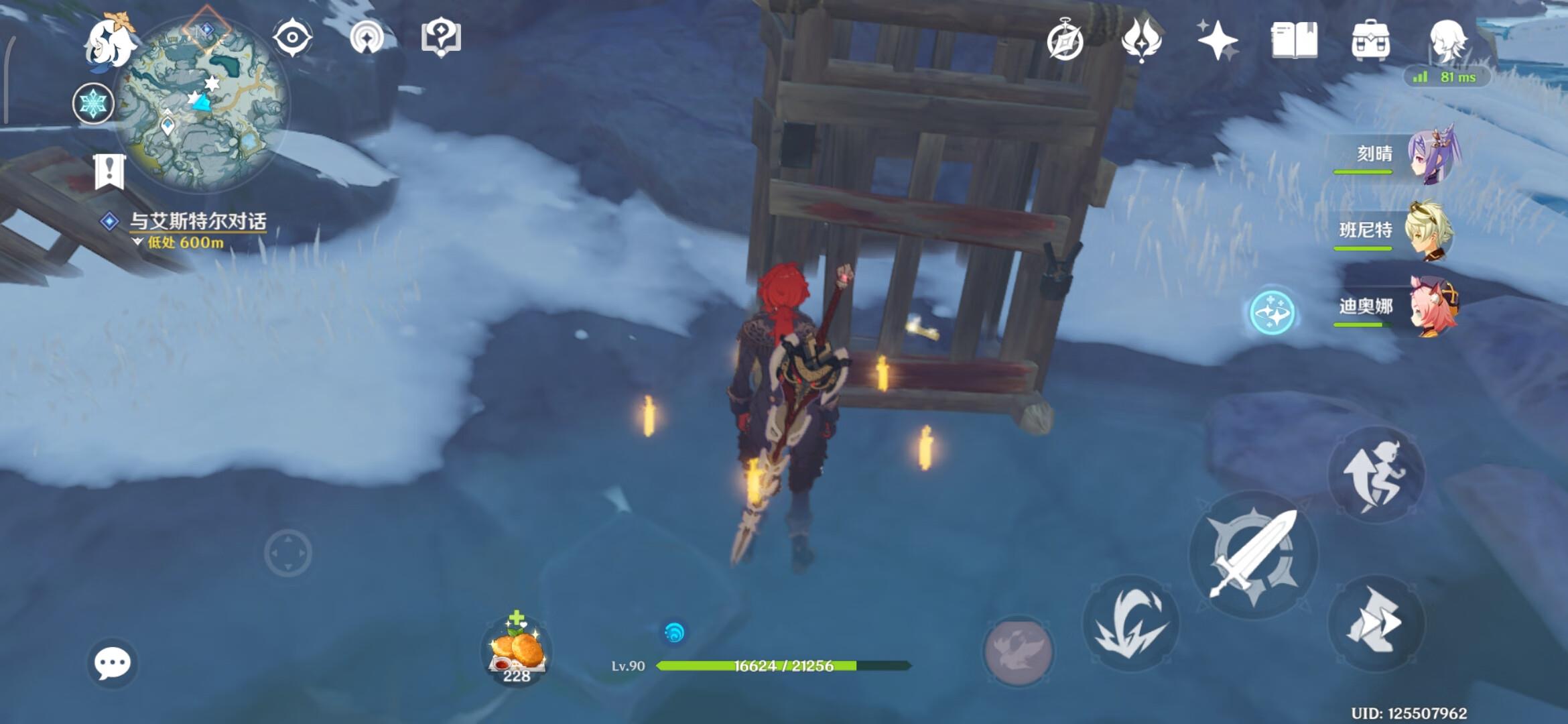This screenshot has width=1568, height=724.
Task: Activate the elemental skill button
Action: (1131, 623)
